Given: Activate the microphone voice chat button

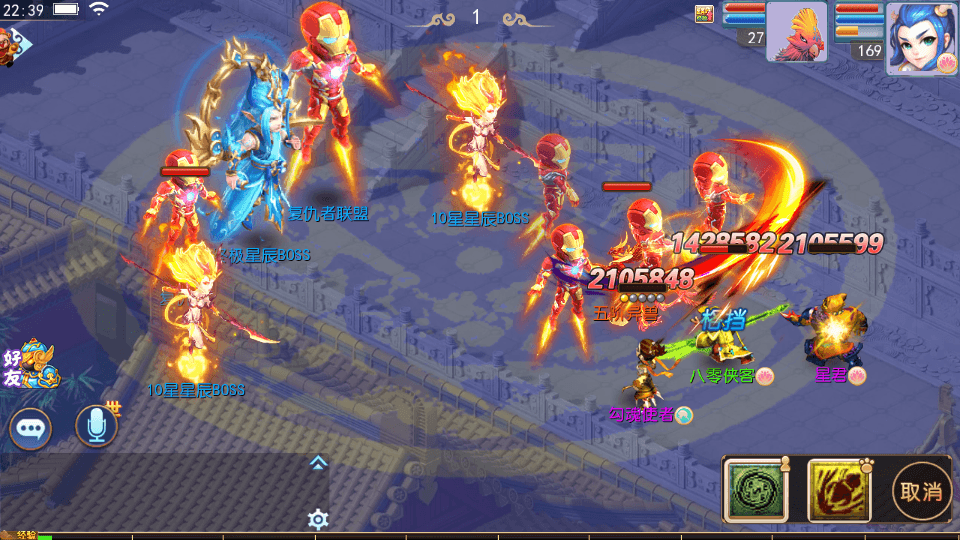Looking at the screenshot, I should click(x=96, y=427).
